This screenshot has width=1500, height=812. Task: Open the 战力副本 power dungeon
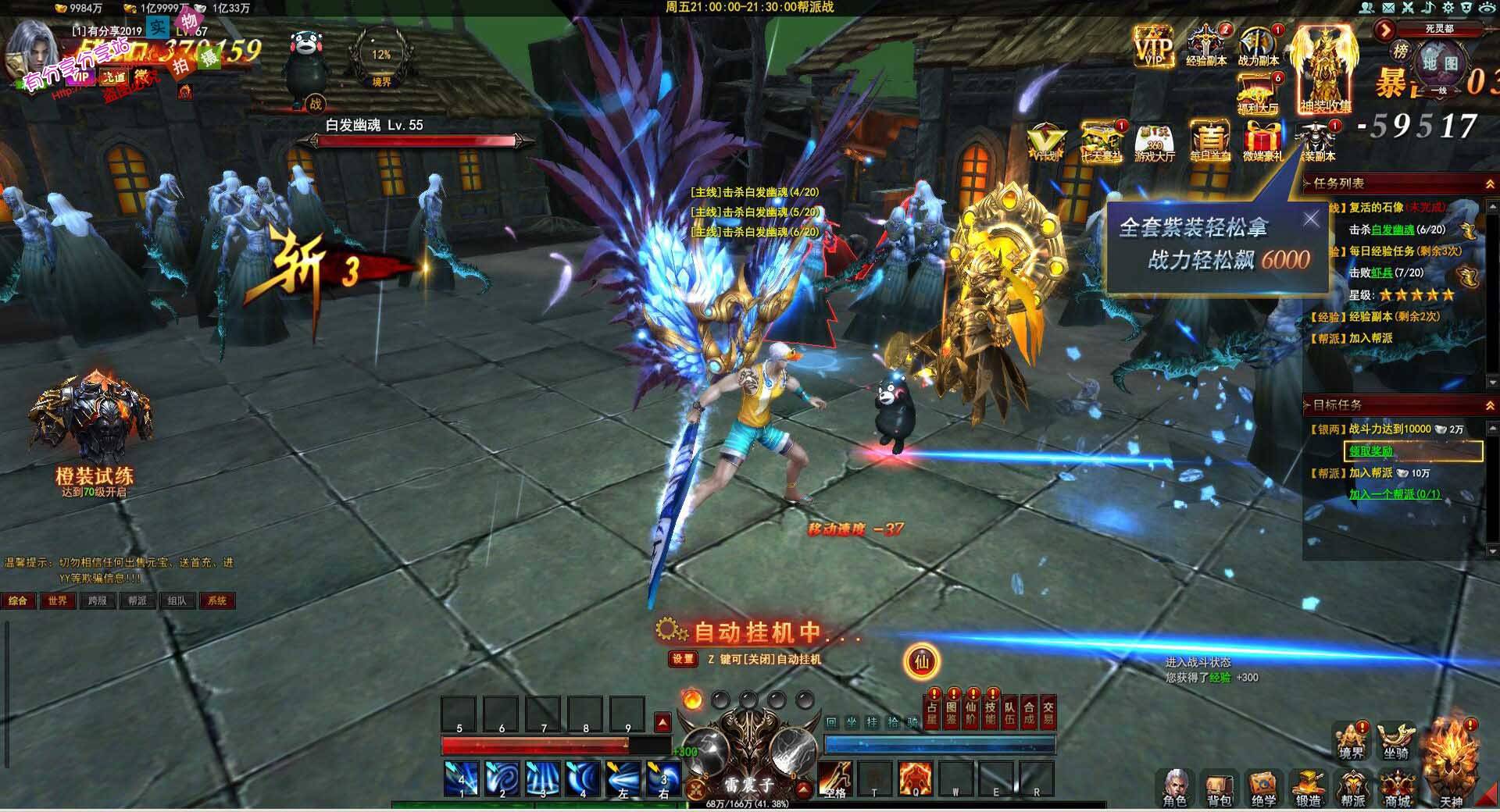tap(1258, 45)
